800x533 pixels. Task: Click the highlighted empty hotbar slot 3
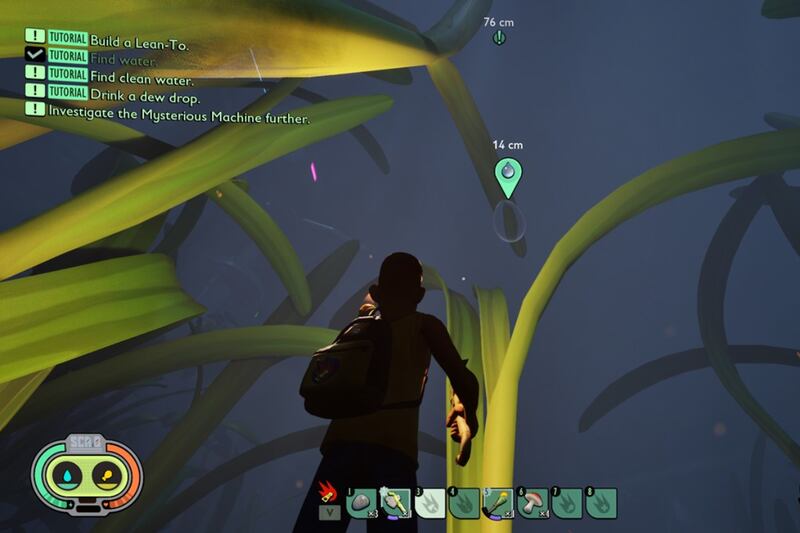430,503
